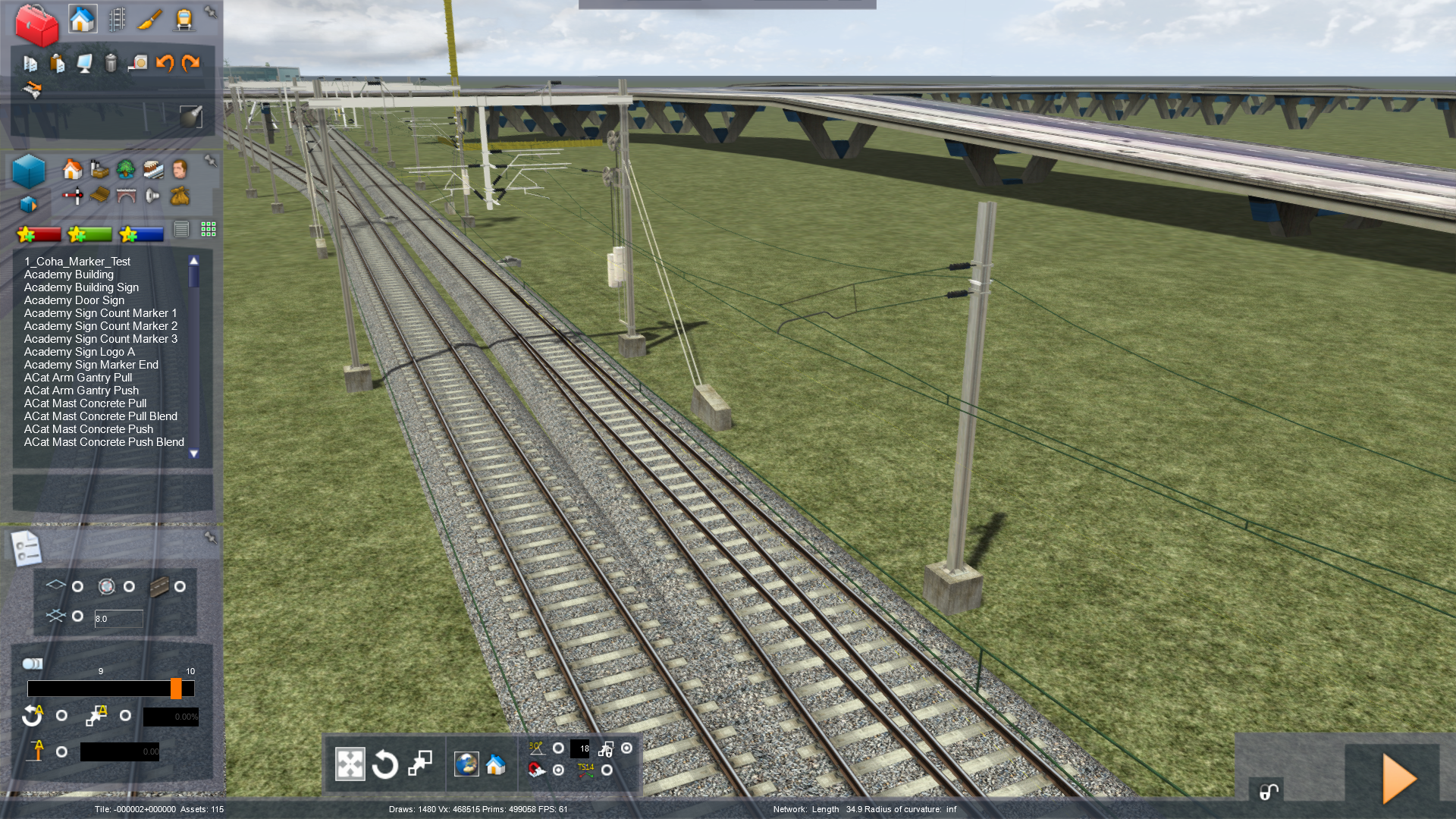Select Academy Building in asset list
The height and width of the screenshot is (819, 1456).
[68, 275]
